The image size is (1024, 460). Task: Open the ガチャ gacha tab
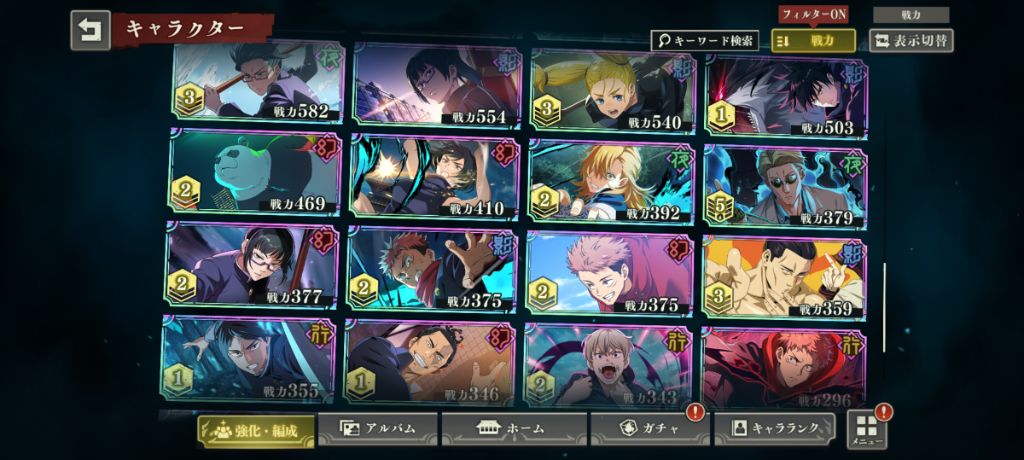point(649,428)
